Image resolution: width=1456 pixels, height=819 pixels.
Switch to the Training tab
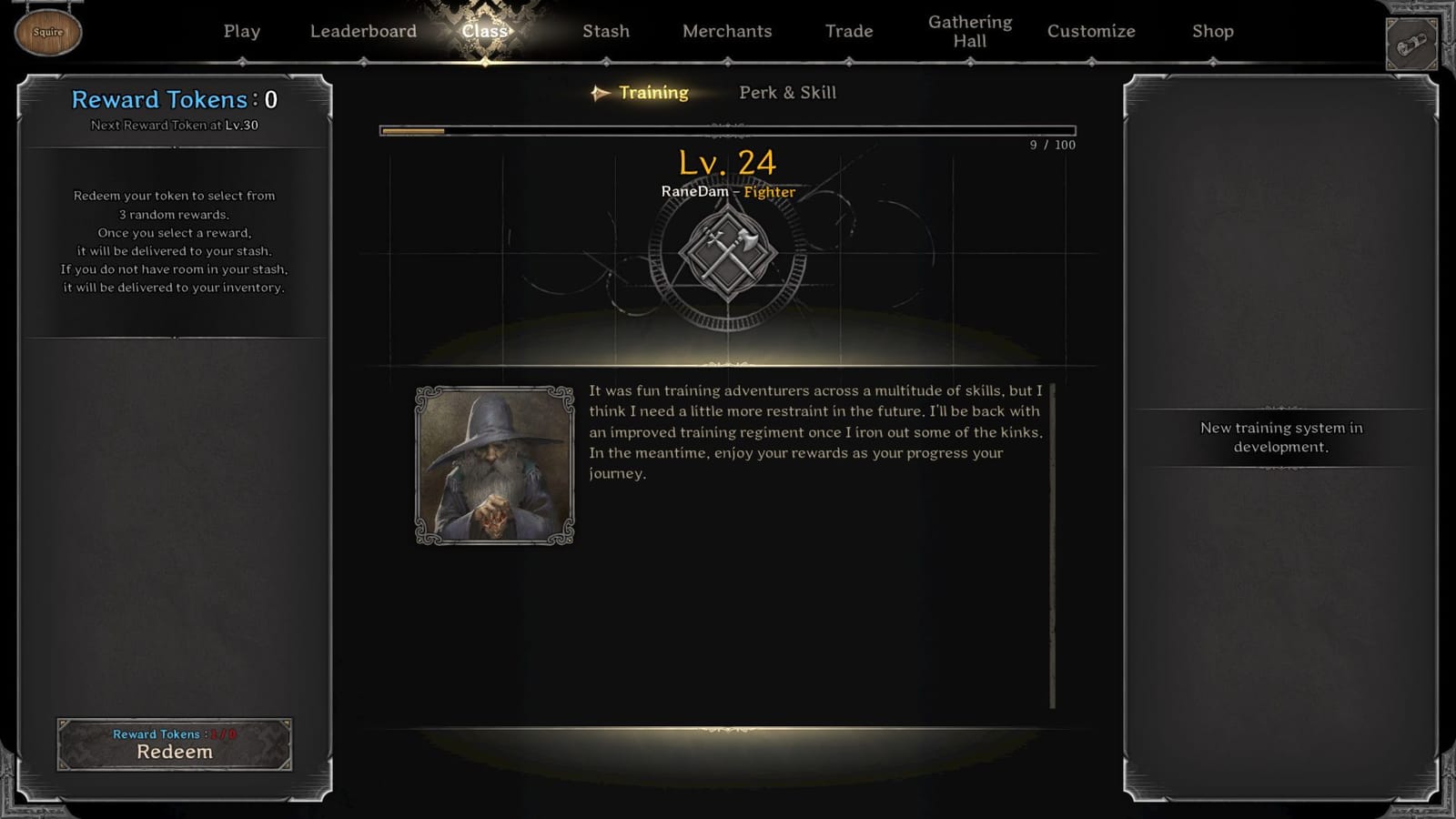coord(653,92)
